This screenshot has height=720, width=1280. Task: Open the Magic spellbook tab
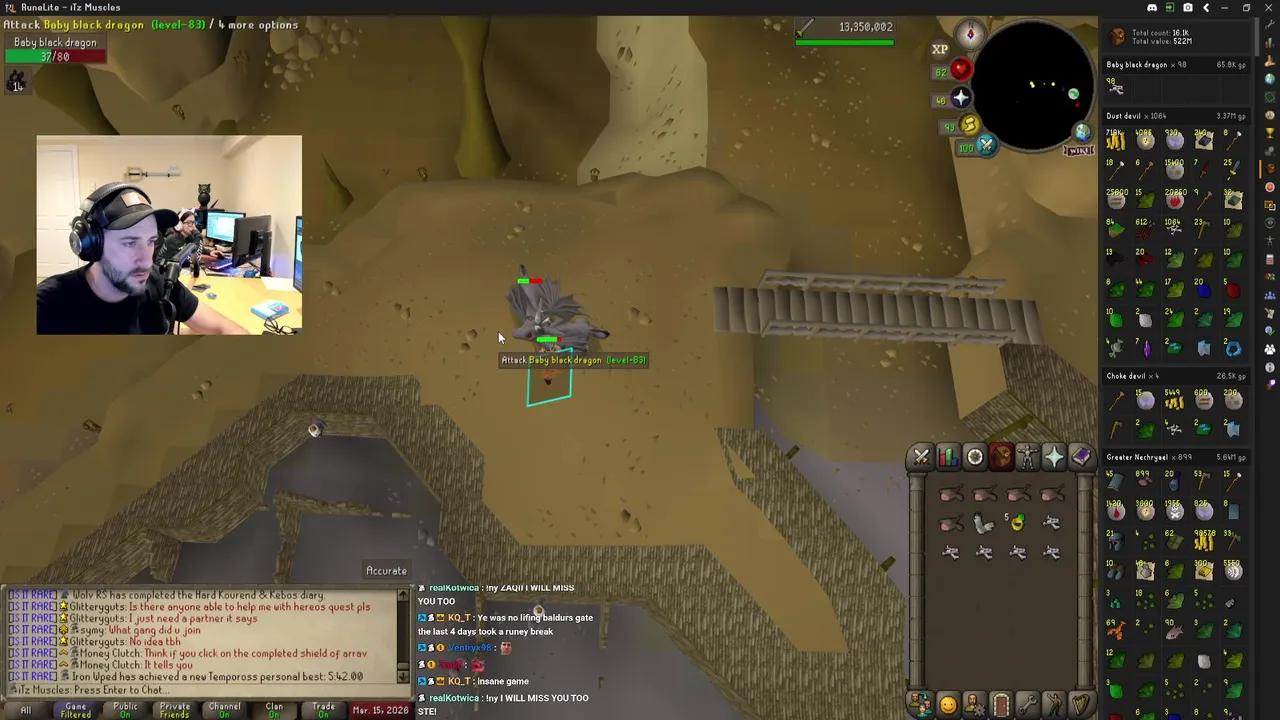(1081, 457)
